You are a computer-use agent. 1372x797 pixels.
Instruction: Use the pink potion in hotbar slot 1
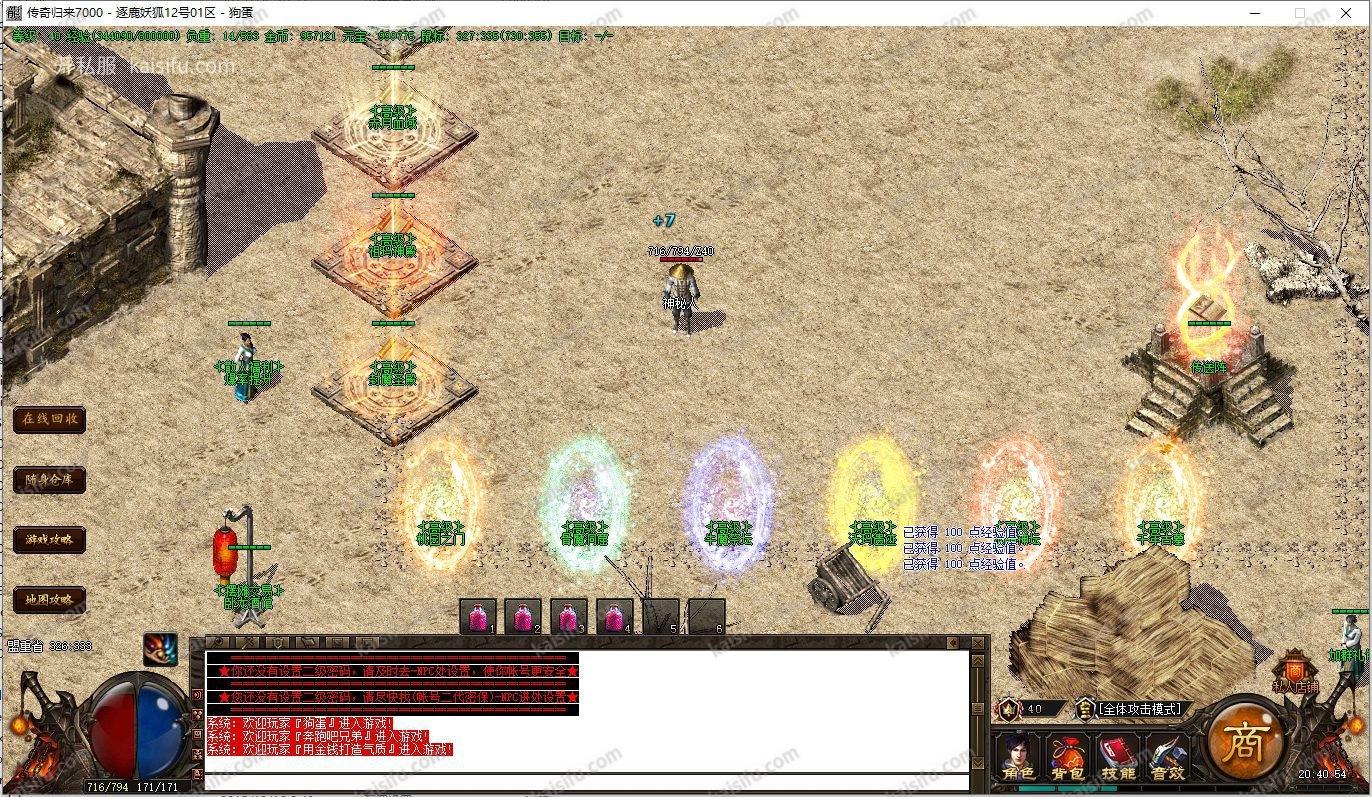[x=478, y=616]
